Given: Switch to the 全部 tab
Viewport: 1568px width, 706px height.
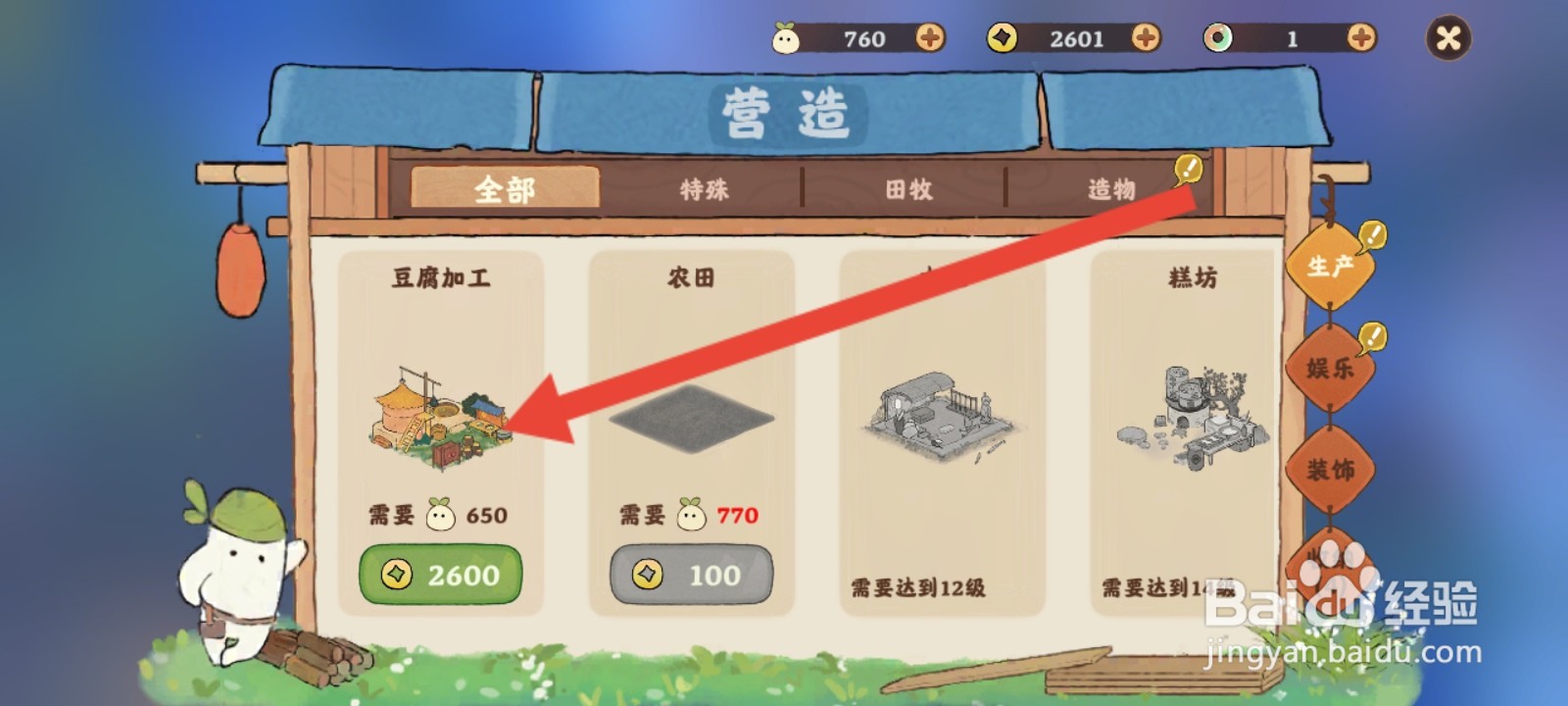Looking at the screenshot, I should pyautogui.click(x=505, y=187).
